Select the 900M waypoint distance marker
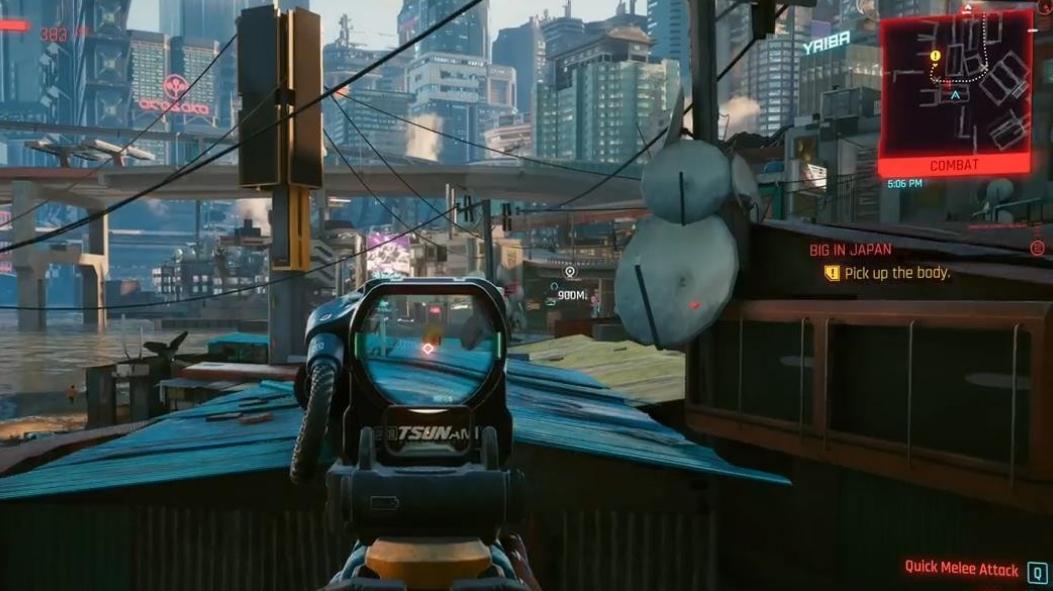 [571, 295]
